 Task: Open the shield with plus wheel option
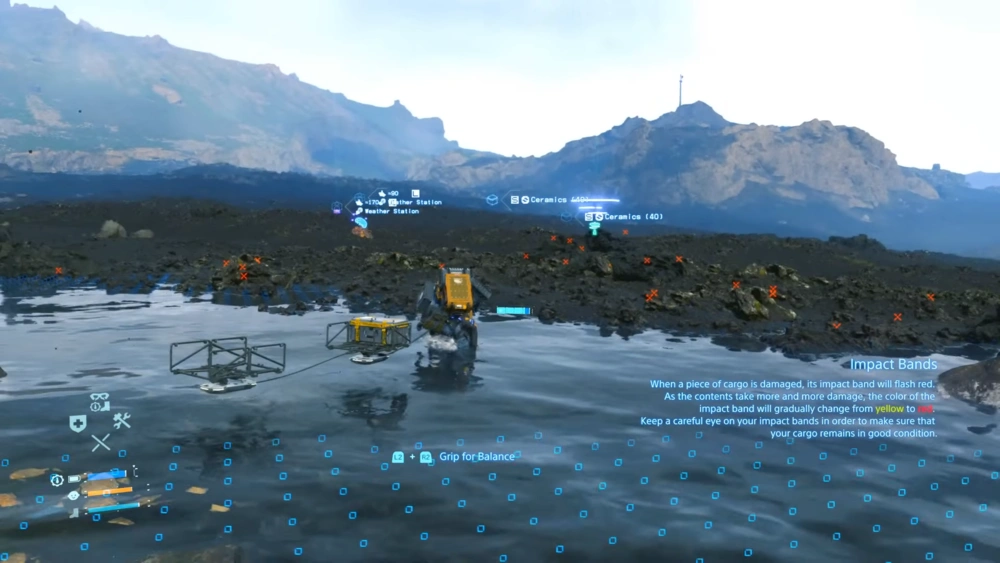78,423
